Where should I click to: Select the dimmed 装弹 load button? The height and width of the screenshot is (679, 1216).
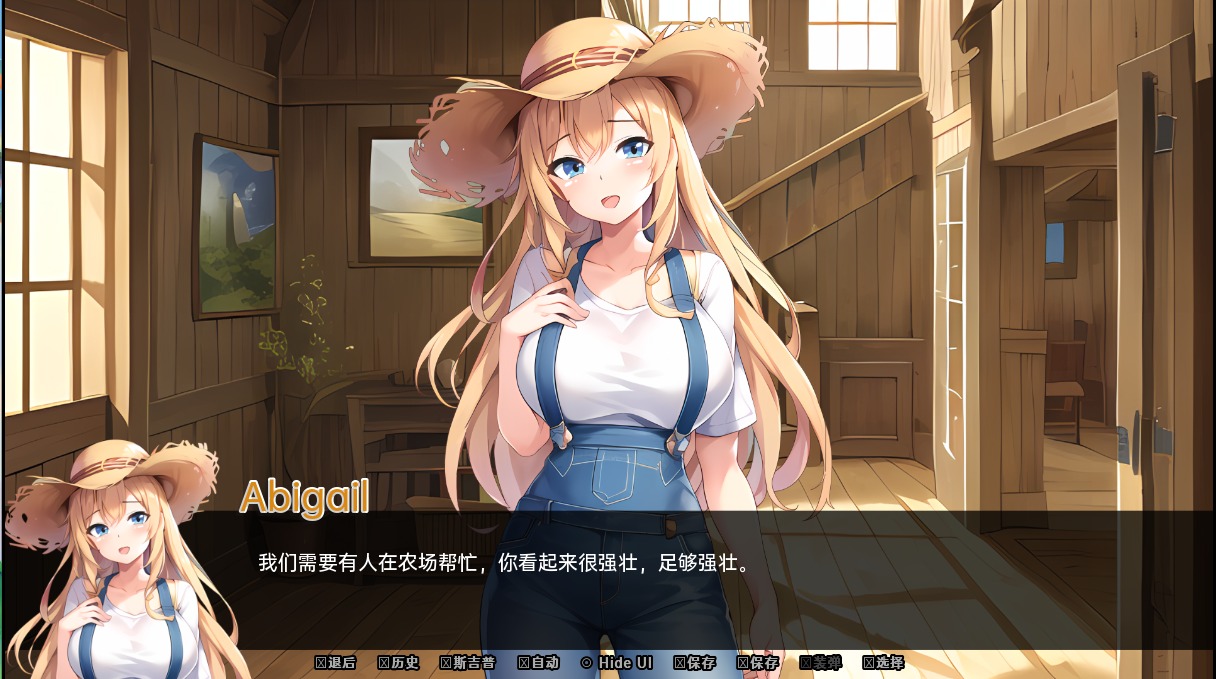point(821,663)
